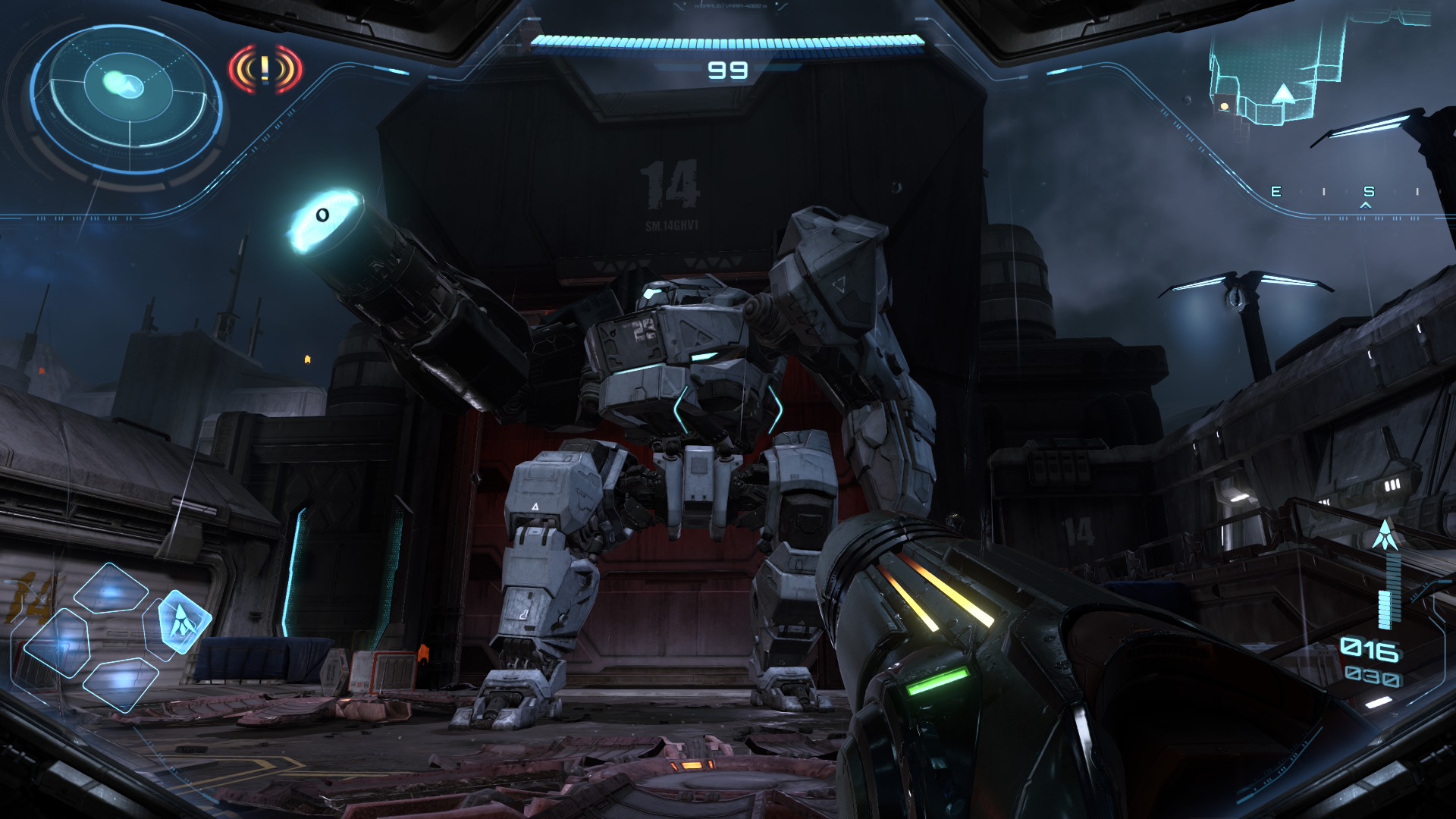Click the missile icon above the ammo gauge

click(1386, 535)
